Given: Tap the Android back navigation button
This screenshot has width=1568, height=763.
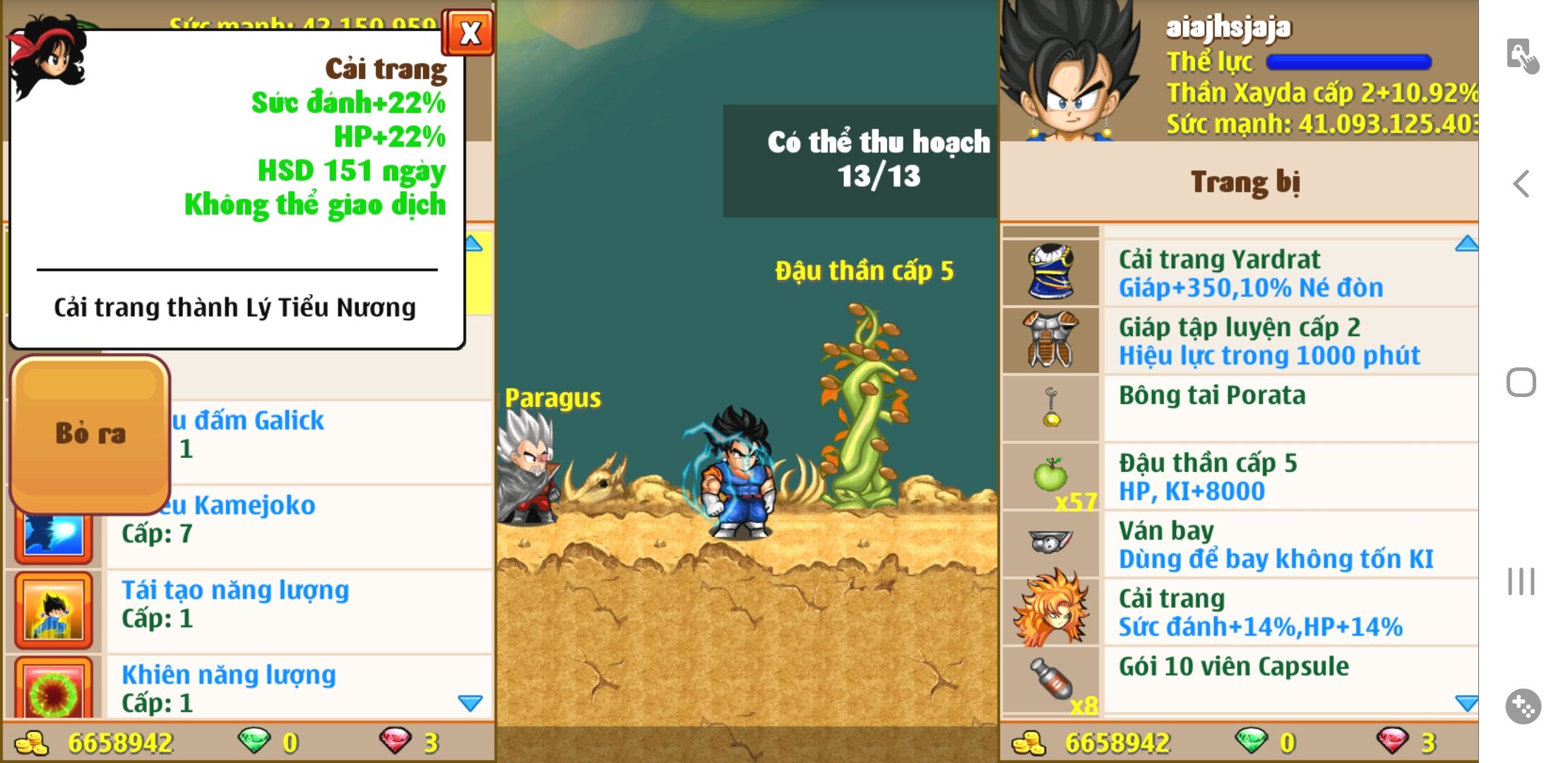Looking at the screenshot, I should (x=1521, y=184).
